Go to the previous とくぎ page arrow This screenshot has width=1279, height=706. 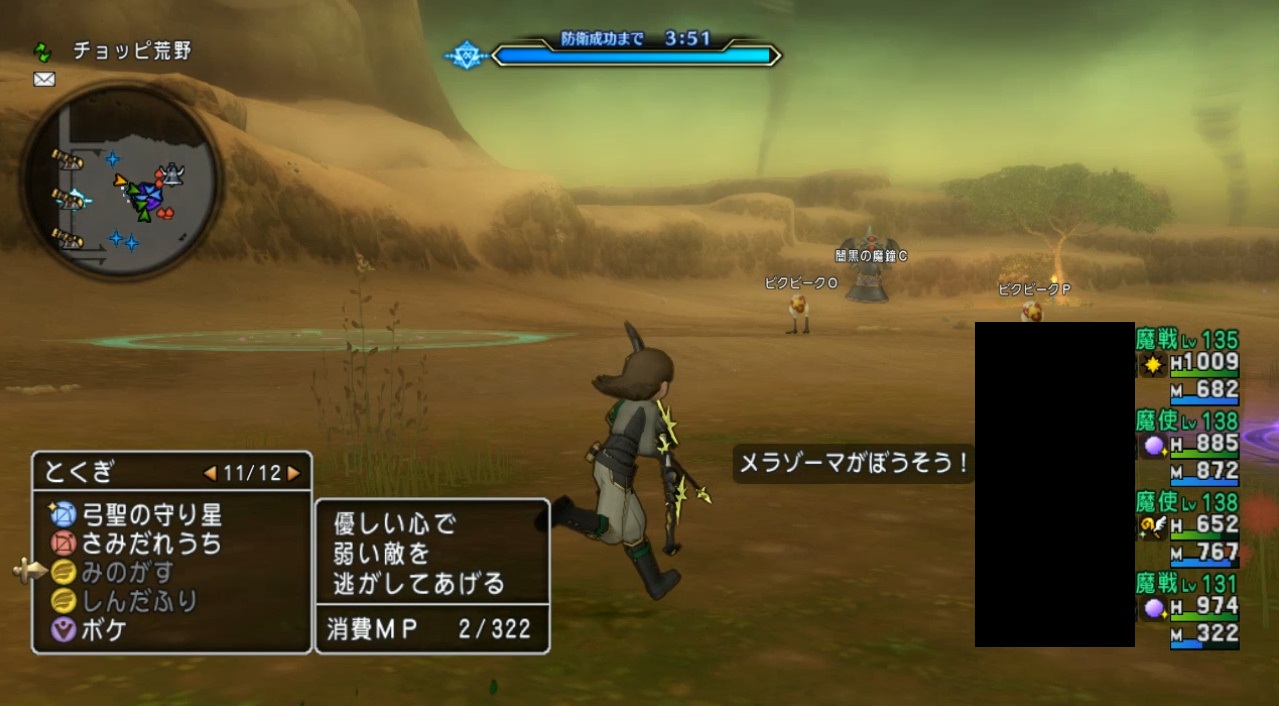(x=210, y=472)
